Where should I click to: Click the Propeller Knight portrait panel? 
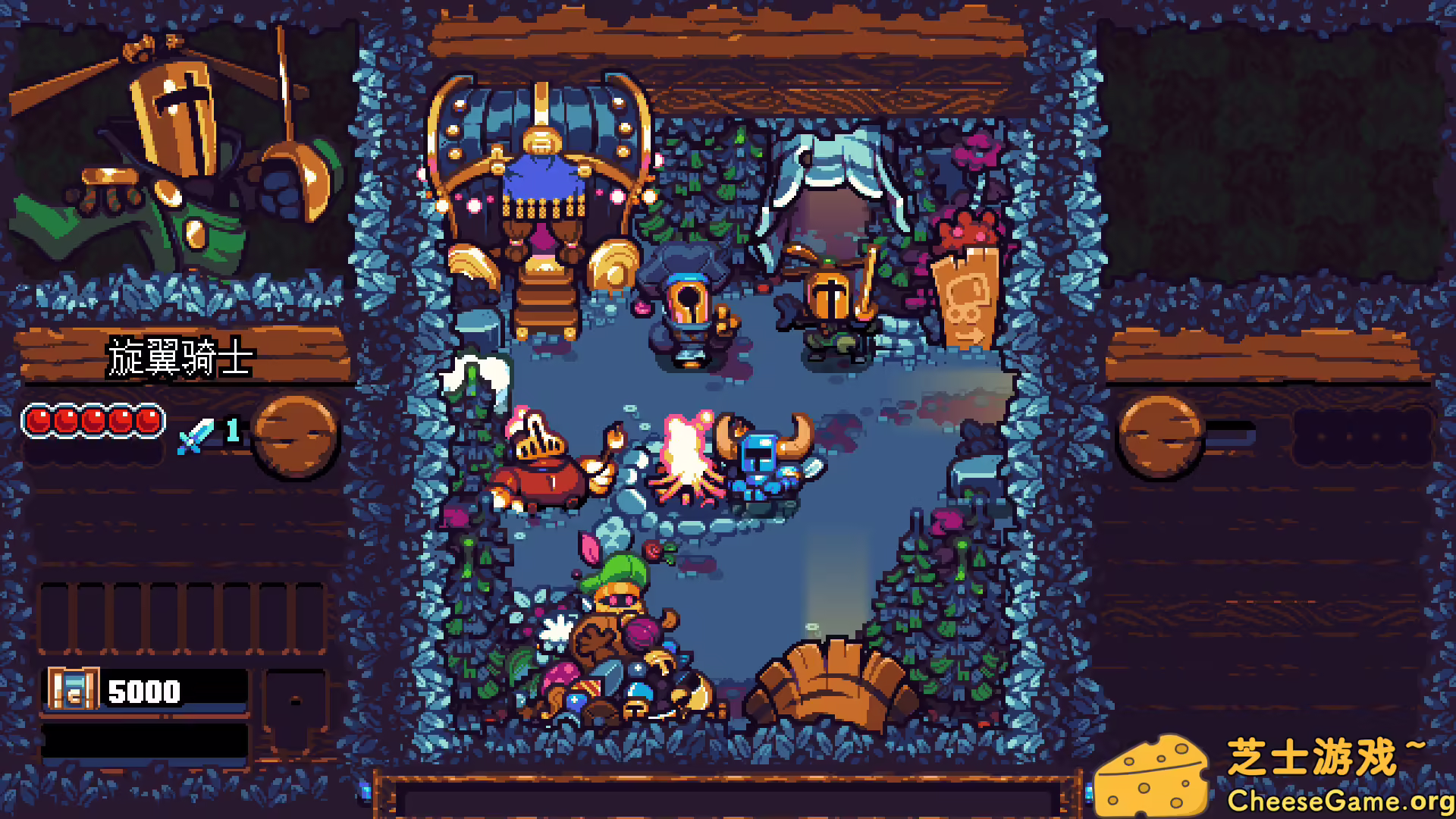pyautogui.click(x=174, y=152)
